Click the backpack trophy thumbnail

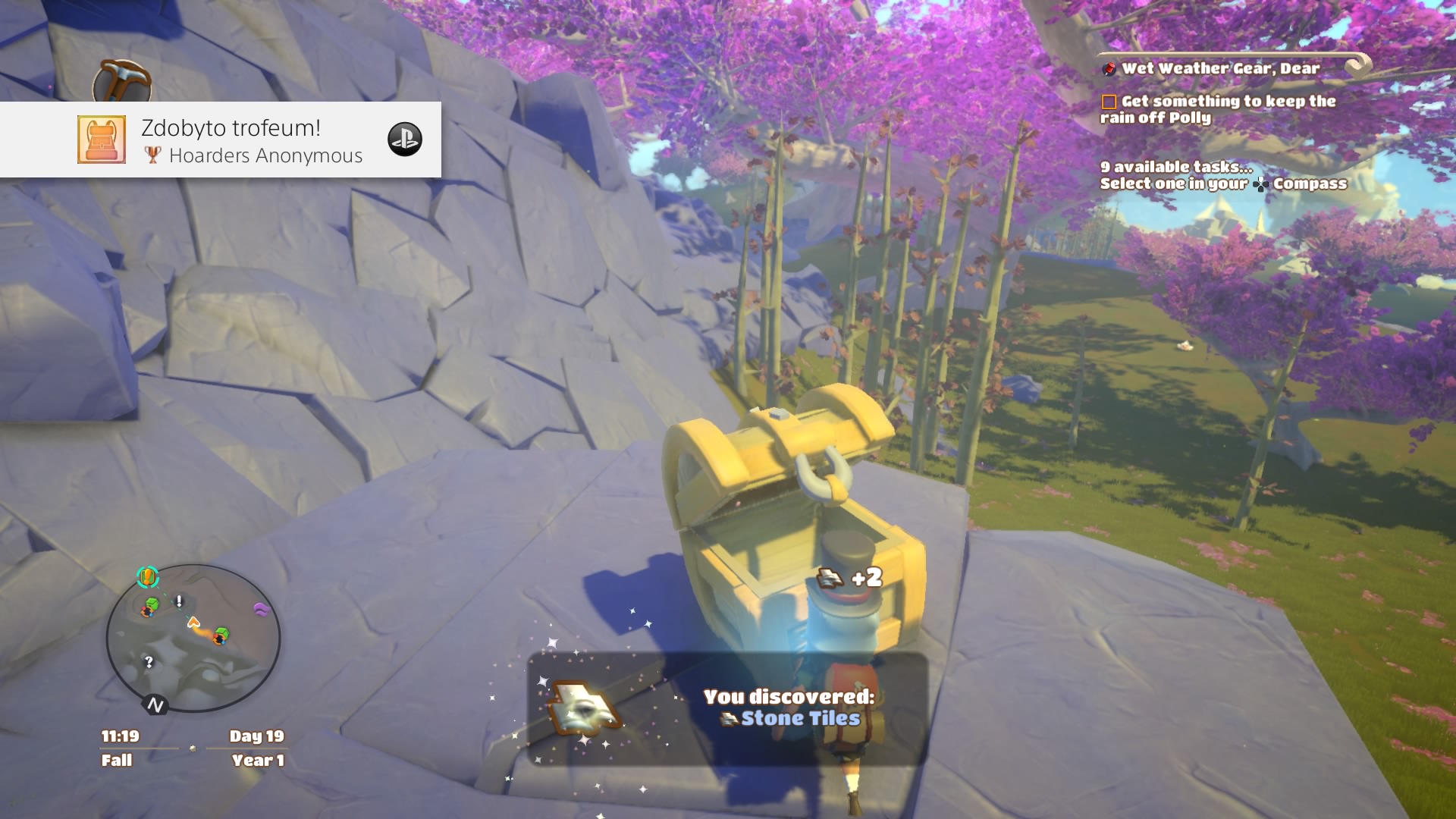coord(102,140)
